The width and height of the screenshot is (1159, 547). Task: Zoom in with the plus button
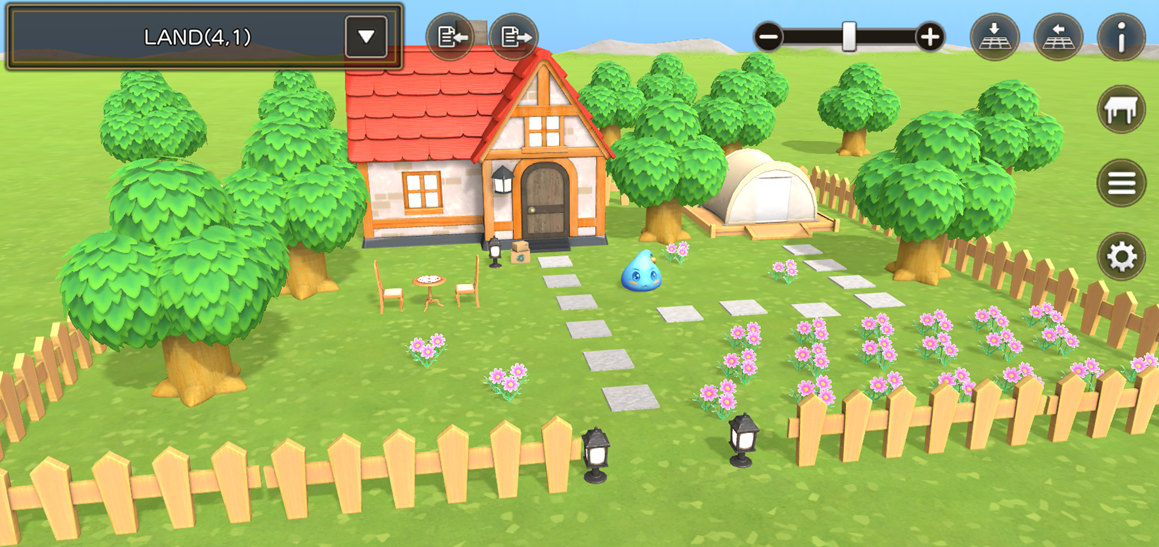click(x=930, y=38)
